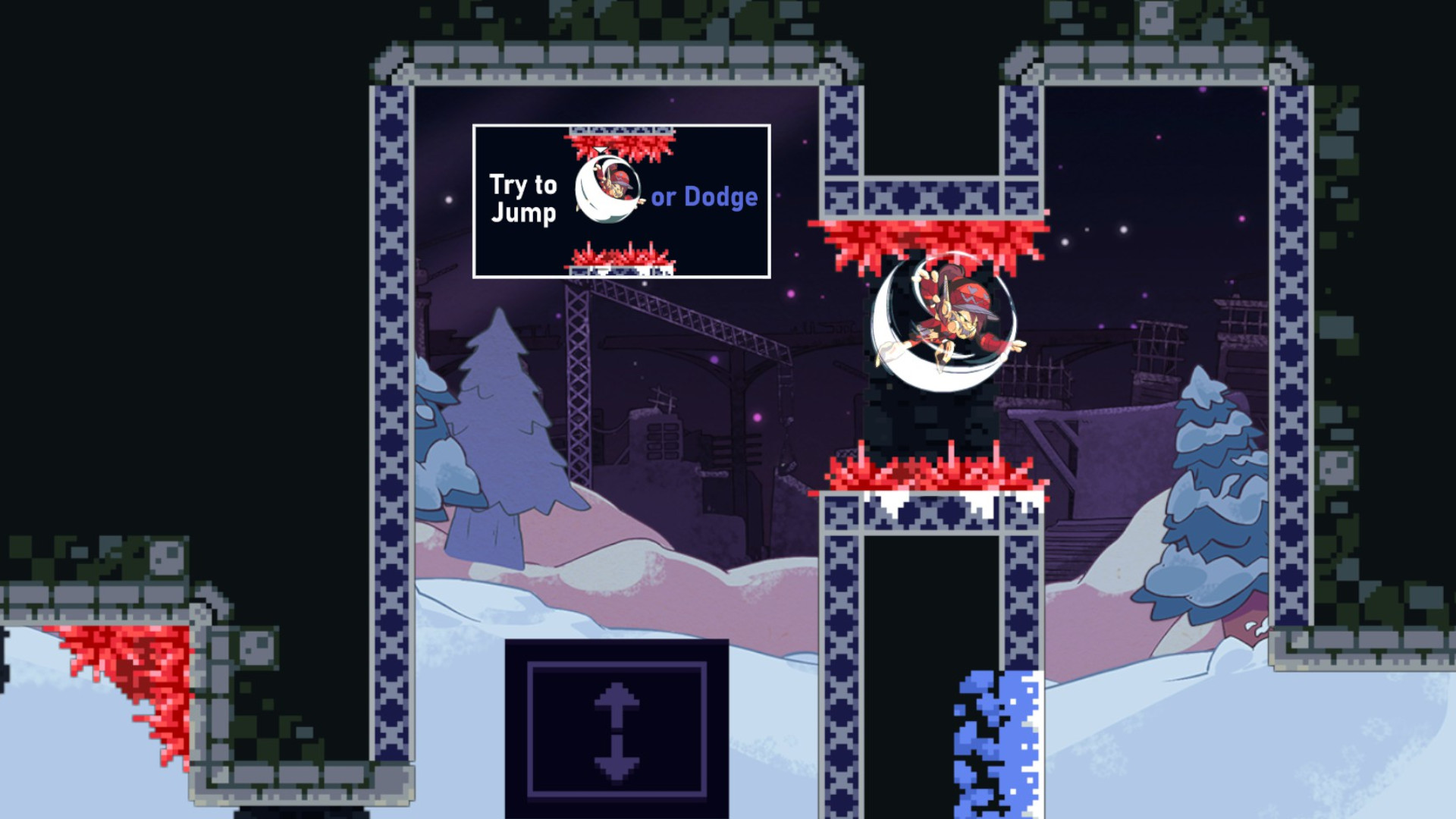1456x819 pixels.
Task: Click the or Dodge text
Action: (705, 196)
